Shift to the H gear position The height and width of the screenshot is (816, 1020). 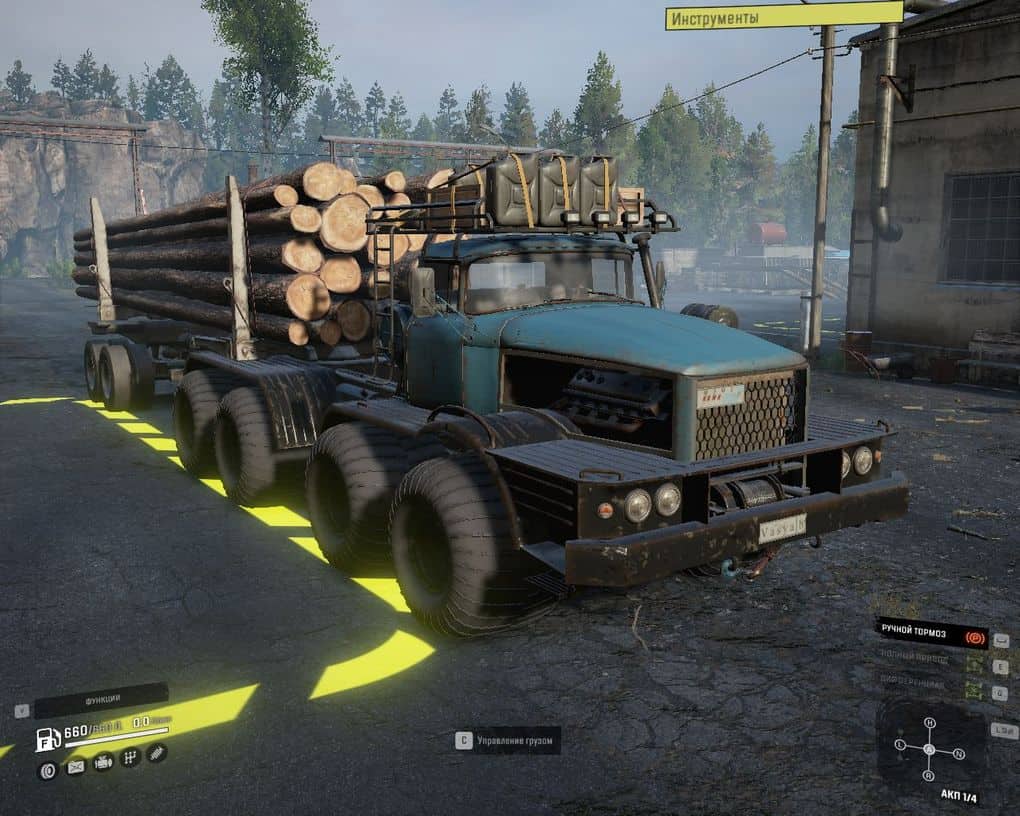(x=929, y=723)
